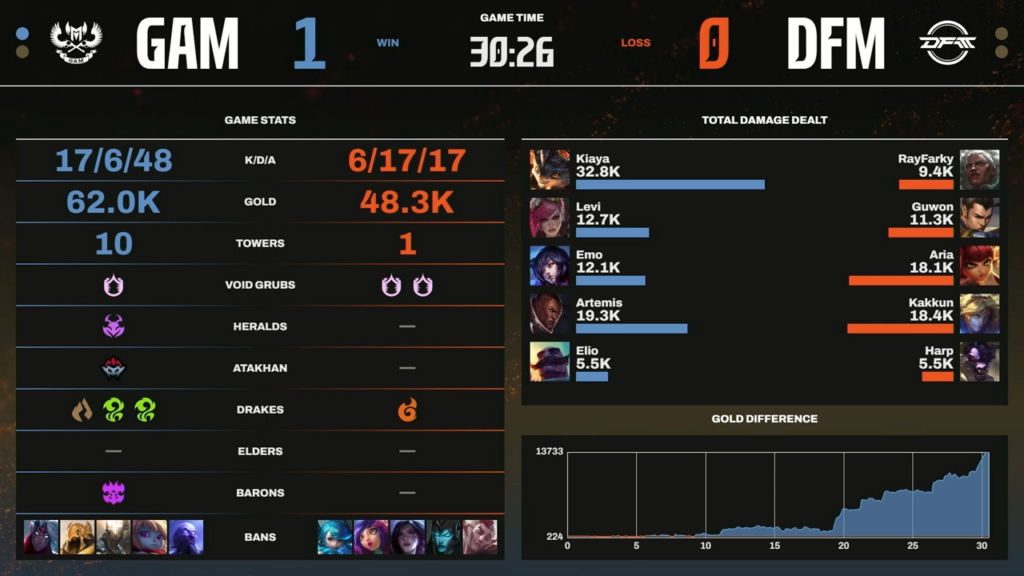The height and width of the screenshot is (576, 1024).
Task: Click Aria's champion portrait
Action: tap(979, 266)
